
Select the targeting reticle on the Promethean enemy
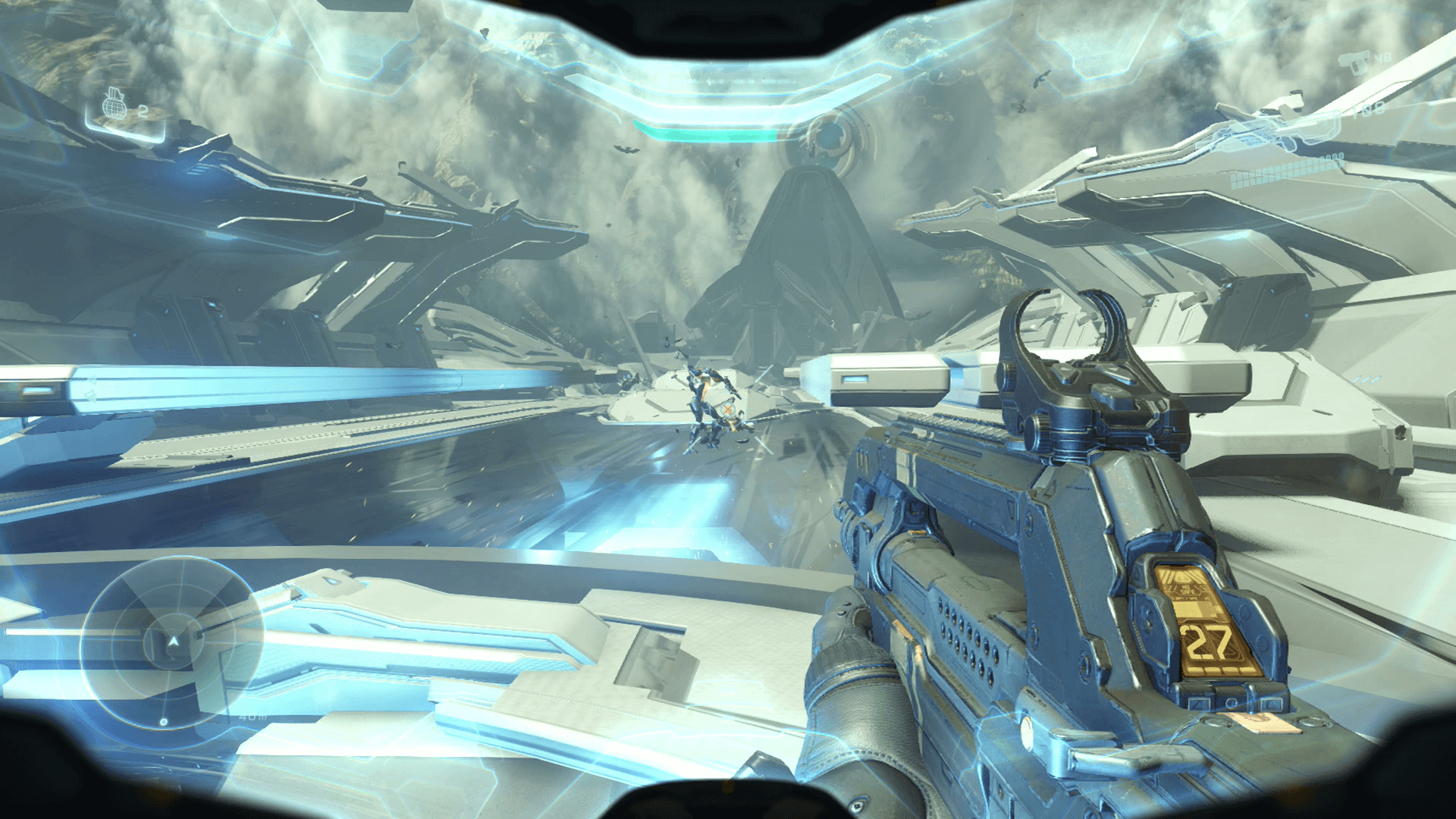(730, 409)
